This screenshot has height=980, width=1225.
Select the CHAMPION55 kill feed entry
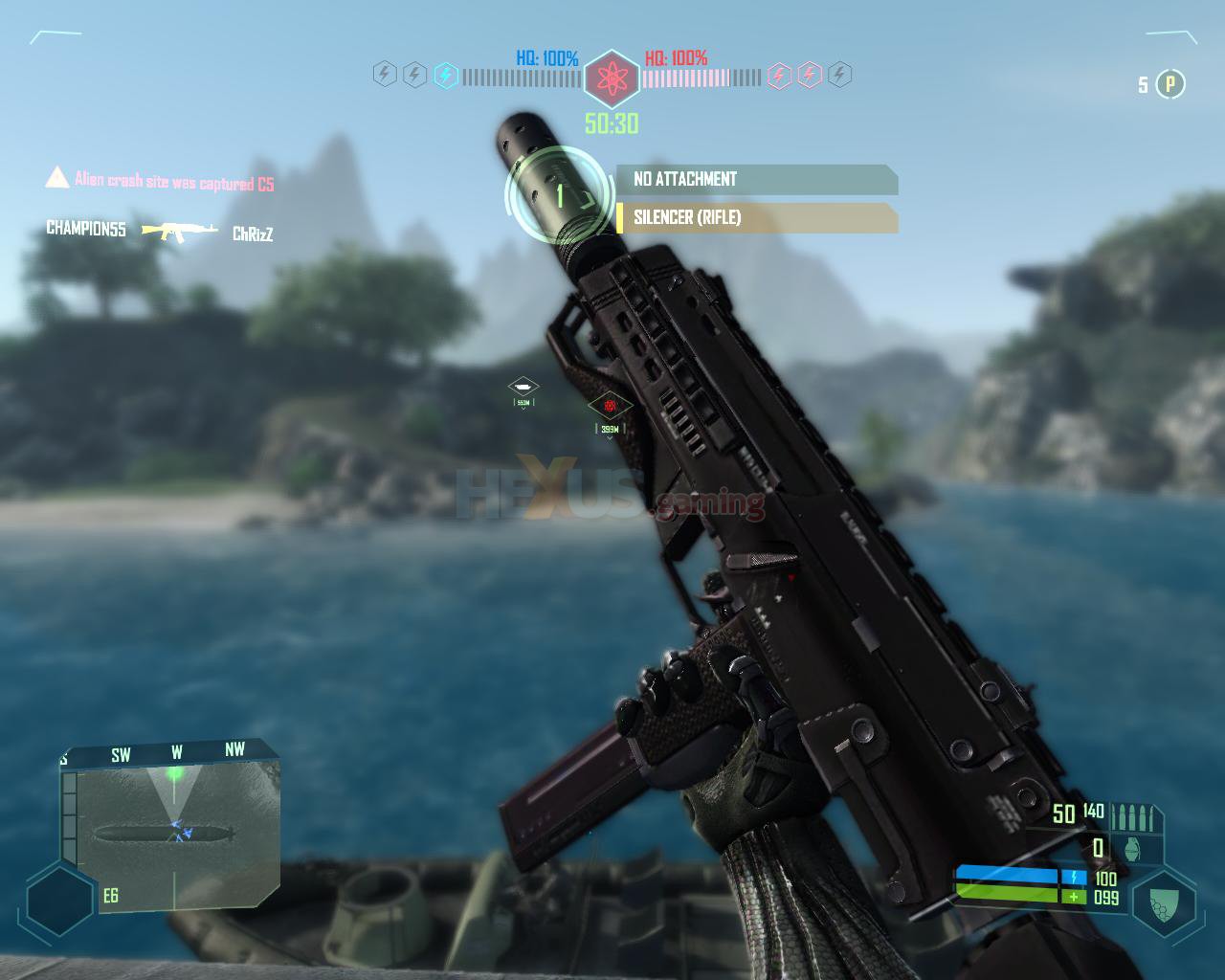point(86,230)
